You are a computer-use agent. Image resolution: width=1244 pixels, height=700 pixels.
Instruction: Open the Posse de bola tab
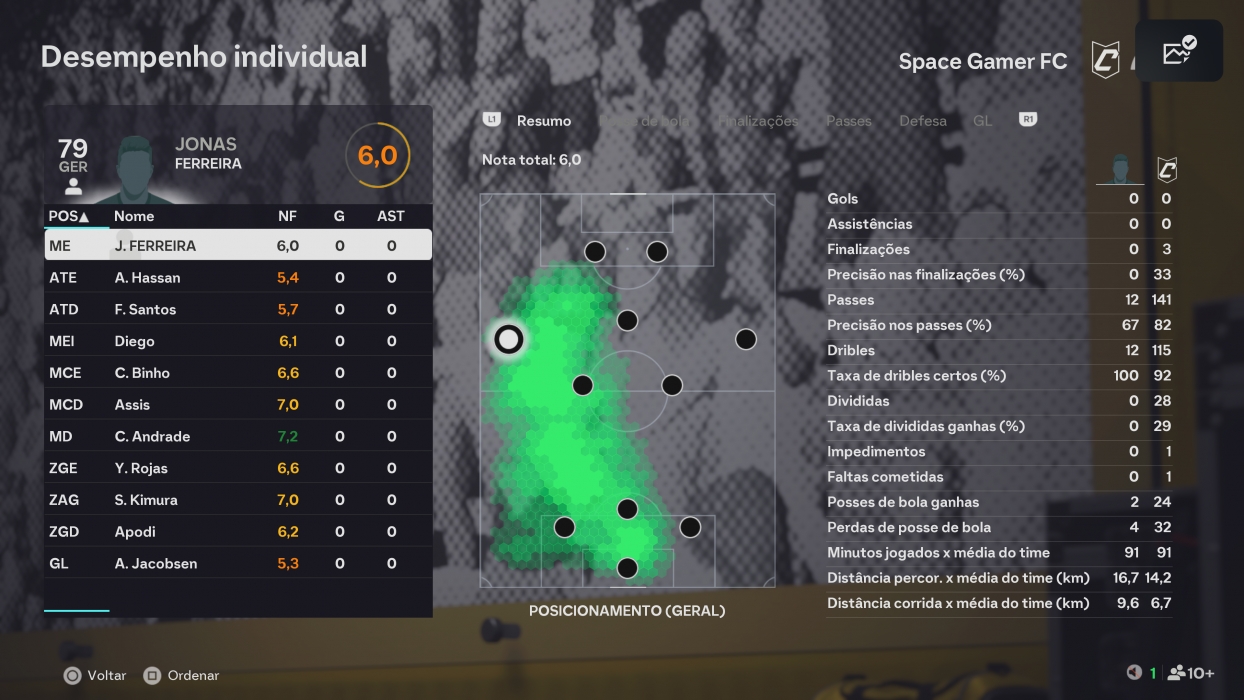tap(645, 121)
